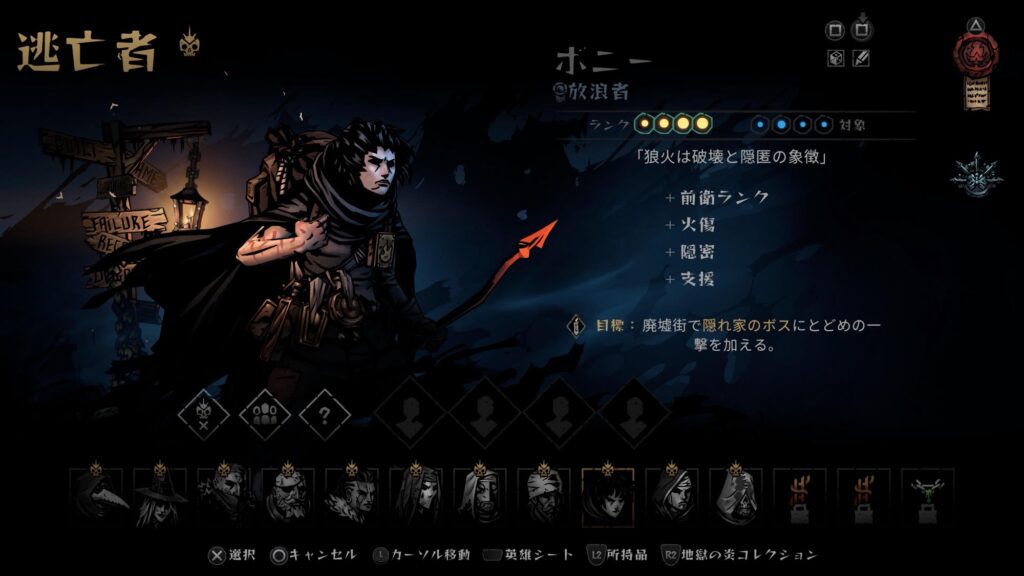This screenshot has width=1024, height=576.
Task: Choose the fur-collared hero portrait
Action: [352, 494]
